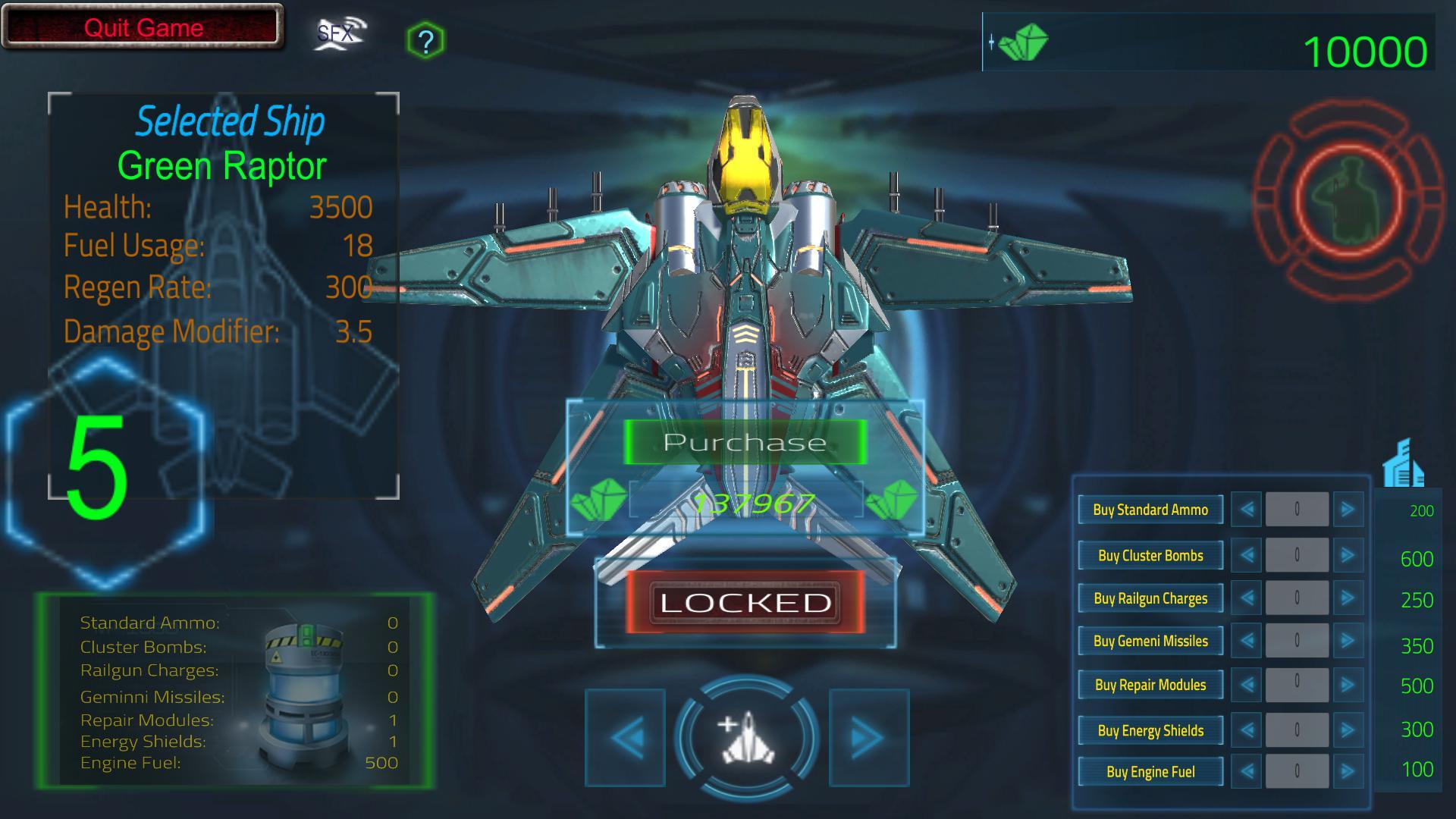Buy Energy Shields
1456x819 pixels.
1150,730
